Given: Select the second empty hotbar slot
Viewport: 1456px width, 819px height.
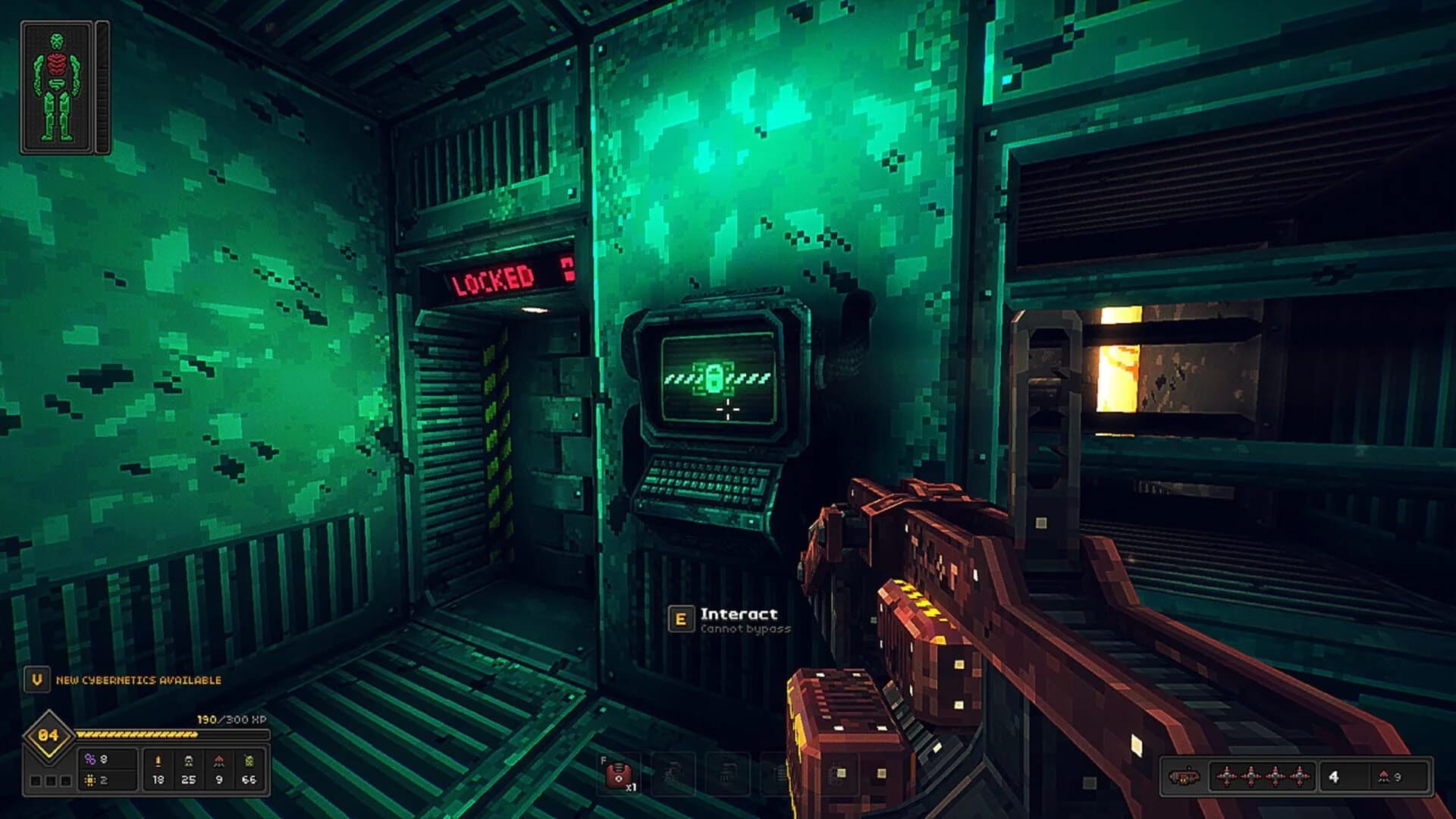Looking at the screenshot, I should [x=673, y=773].
